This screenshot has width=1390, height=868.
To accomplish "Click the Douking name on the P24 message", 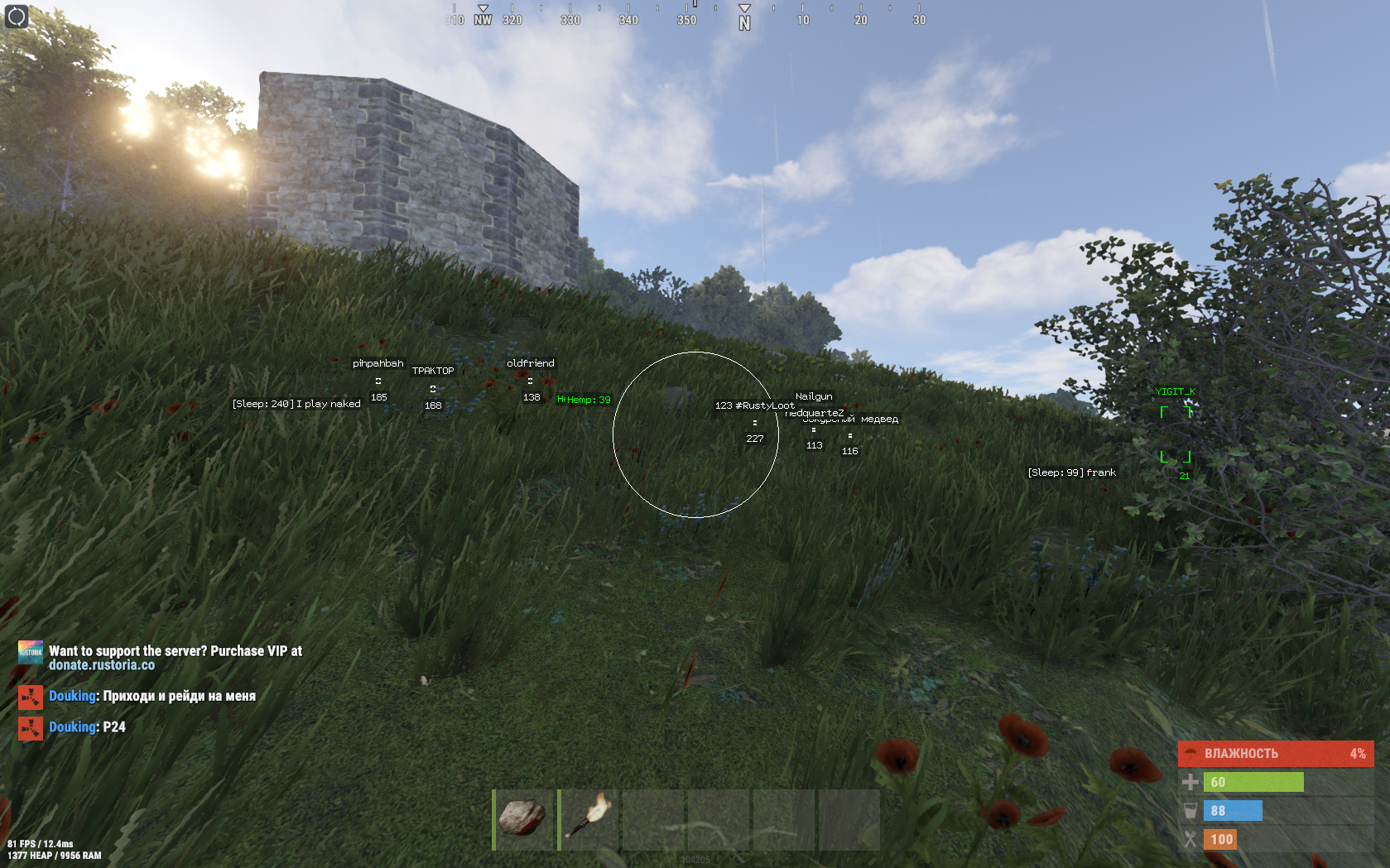I will [x=73, y=727].
